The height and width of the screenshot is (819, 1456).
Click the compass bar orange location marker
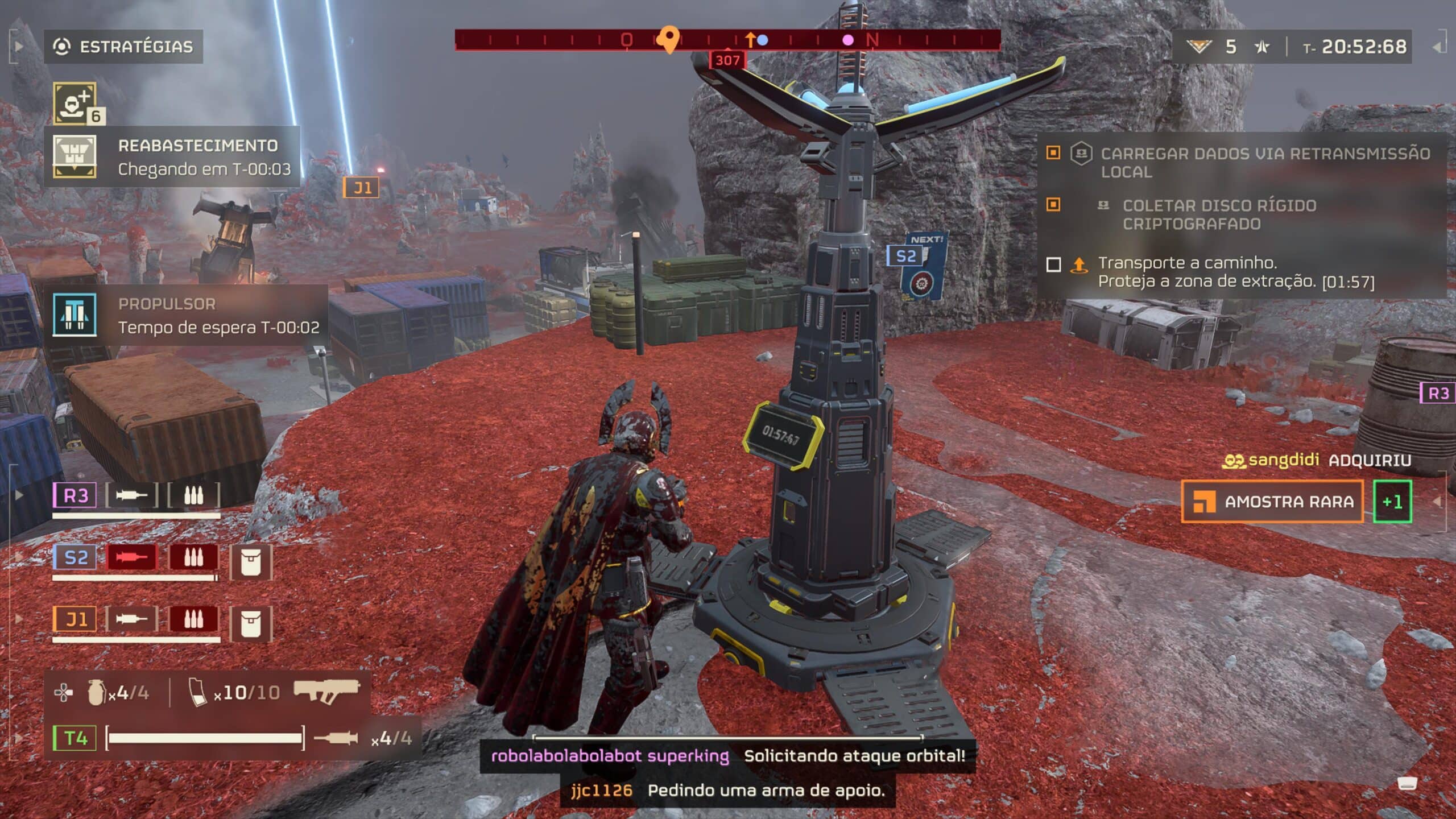click(x=669, y=39)
